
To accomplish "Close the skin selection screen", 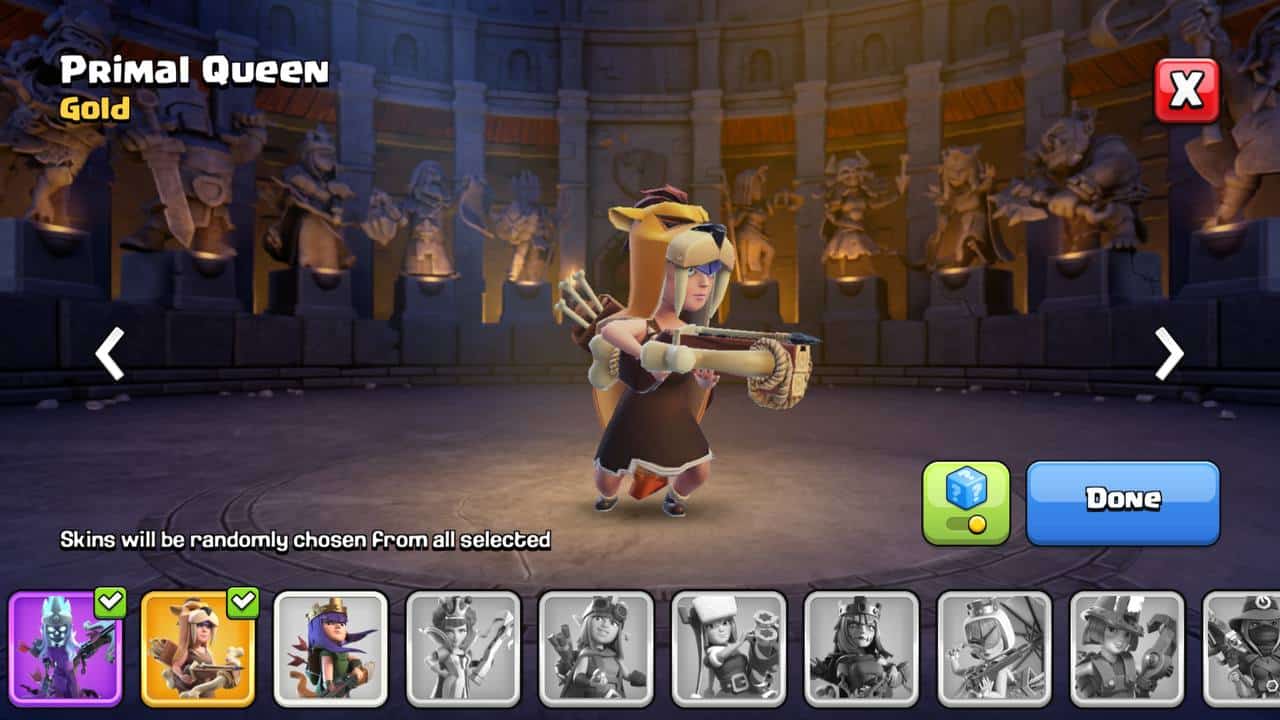I will 1187,91.
